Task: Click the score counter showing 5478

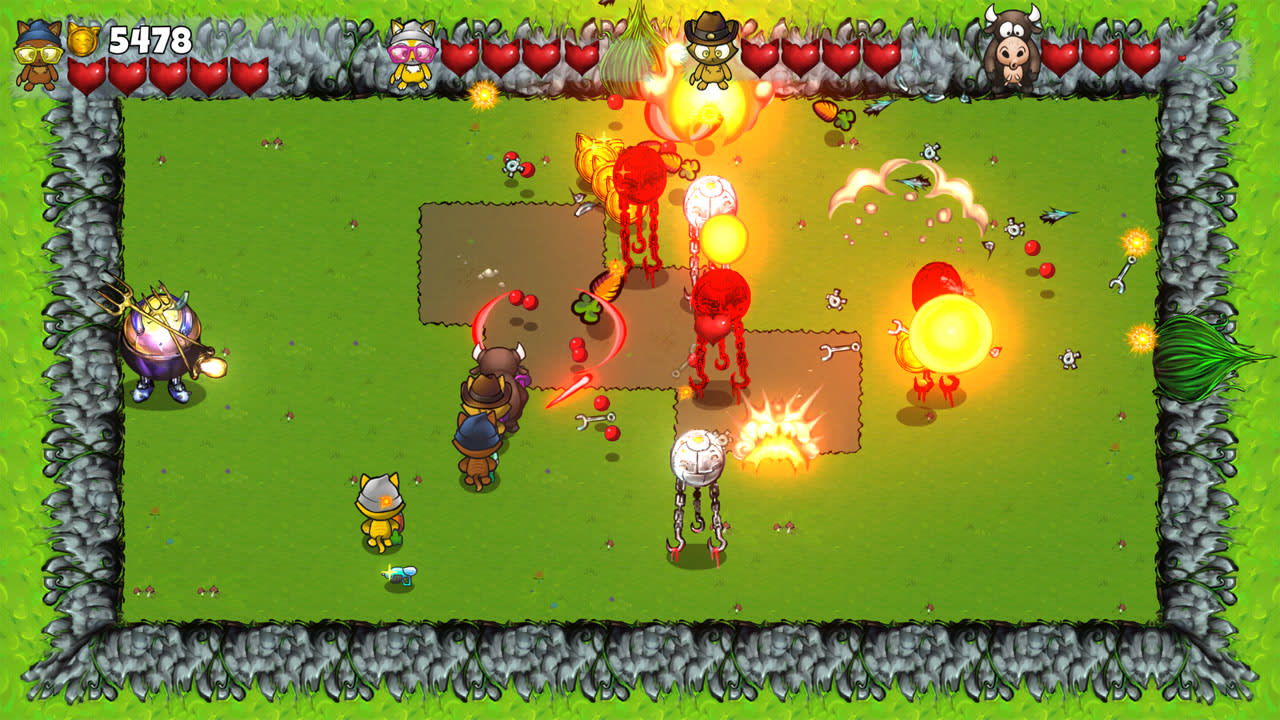Action: [148, 40]
